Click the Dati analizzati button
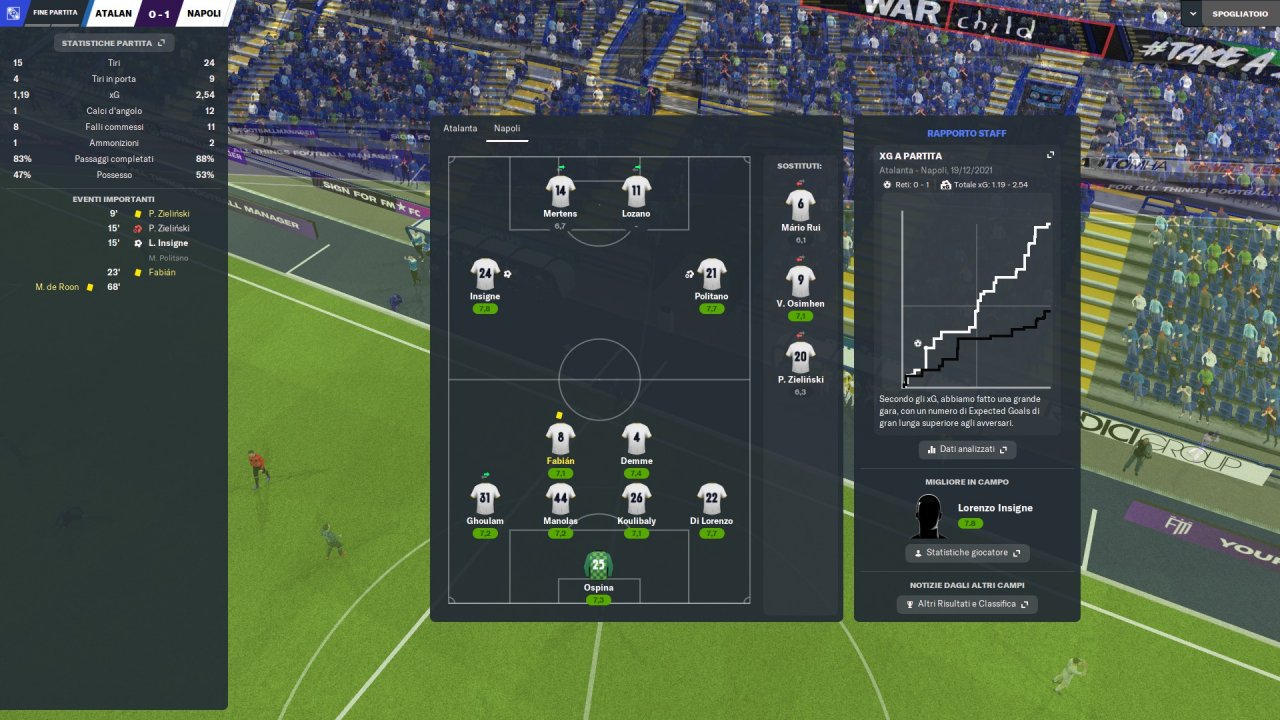The width and height of the screenshot is (1280, 720). point(967,450)
